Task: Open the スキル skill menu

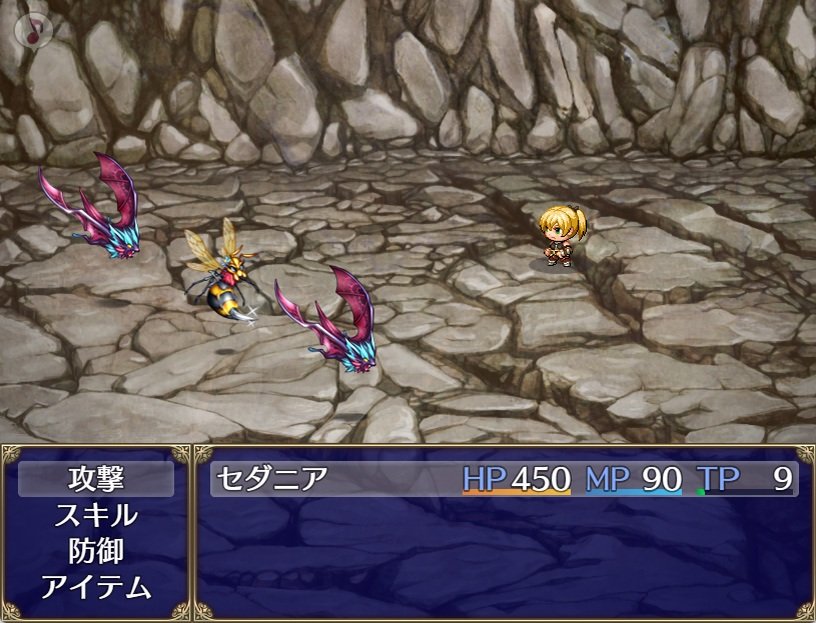Action: 96,516
